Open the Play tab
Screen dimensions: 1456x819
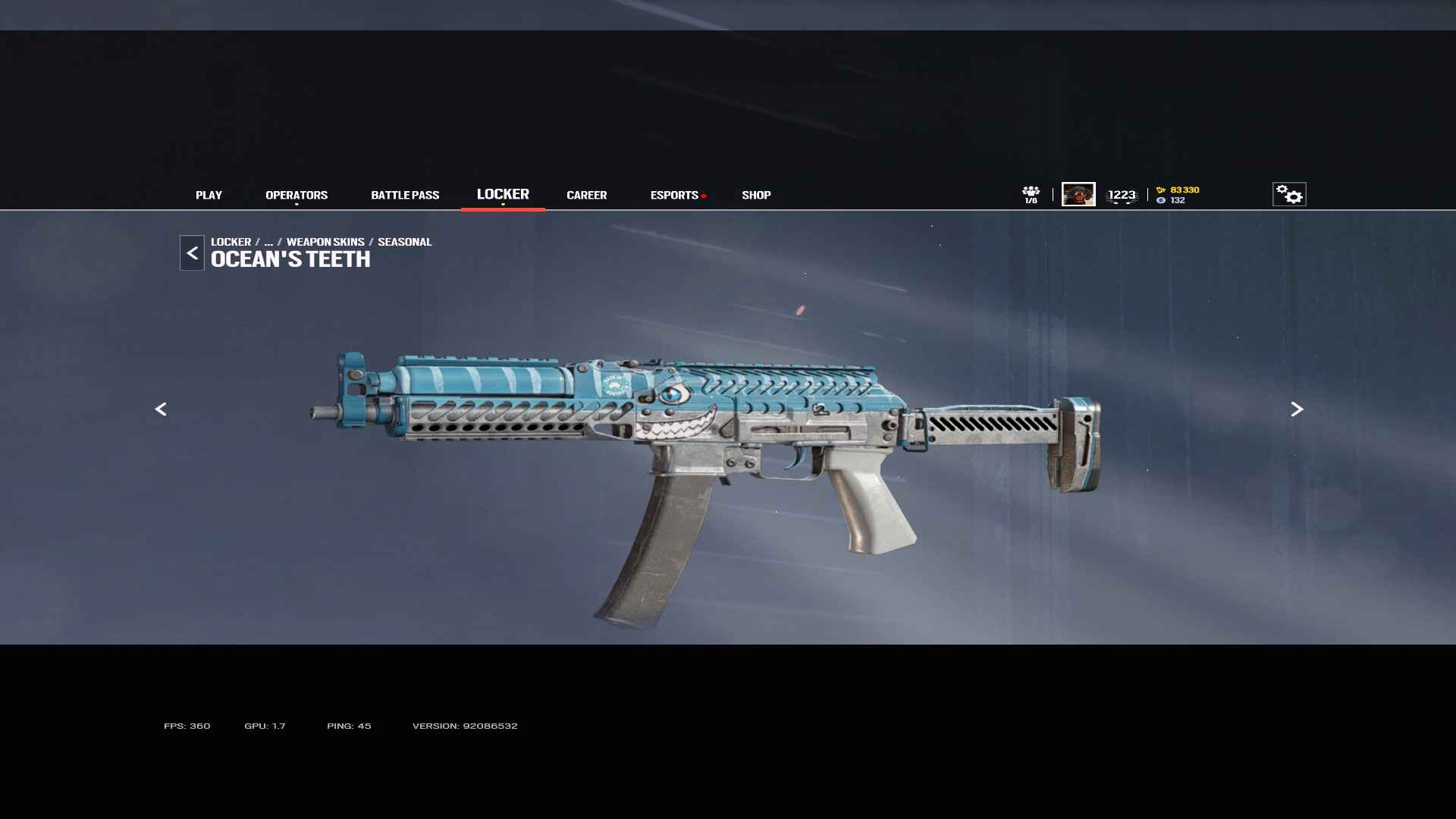click(x=209, y=195)
